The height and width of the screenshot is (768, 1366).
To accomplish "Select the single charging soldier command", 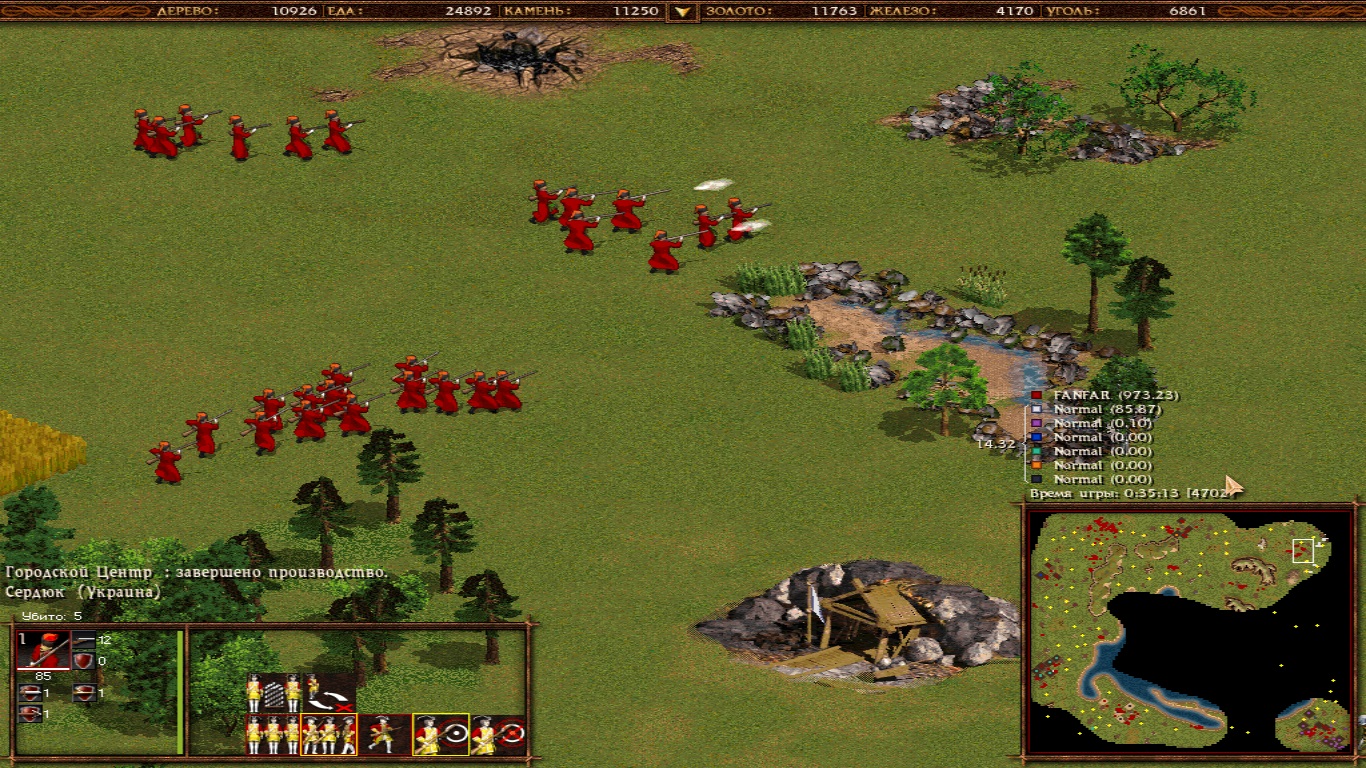I will click(x=384, y=735).
